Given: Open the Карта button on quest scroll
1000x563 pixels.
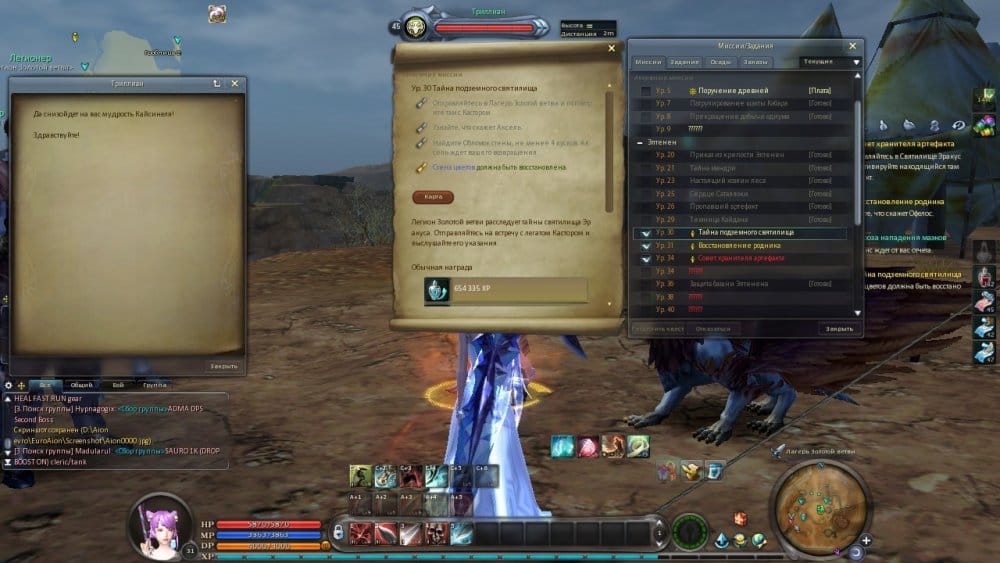Looking at the screenshot, I should click(432, 197).
